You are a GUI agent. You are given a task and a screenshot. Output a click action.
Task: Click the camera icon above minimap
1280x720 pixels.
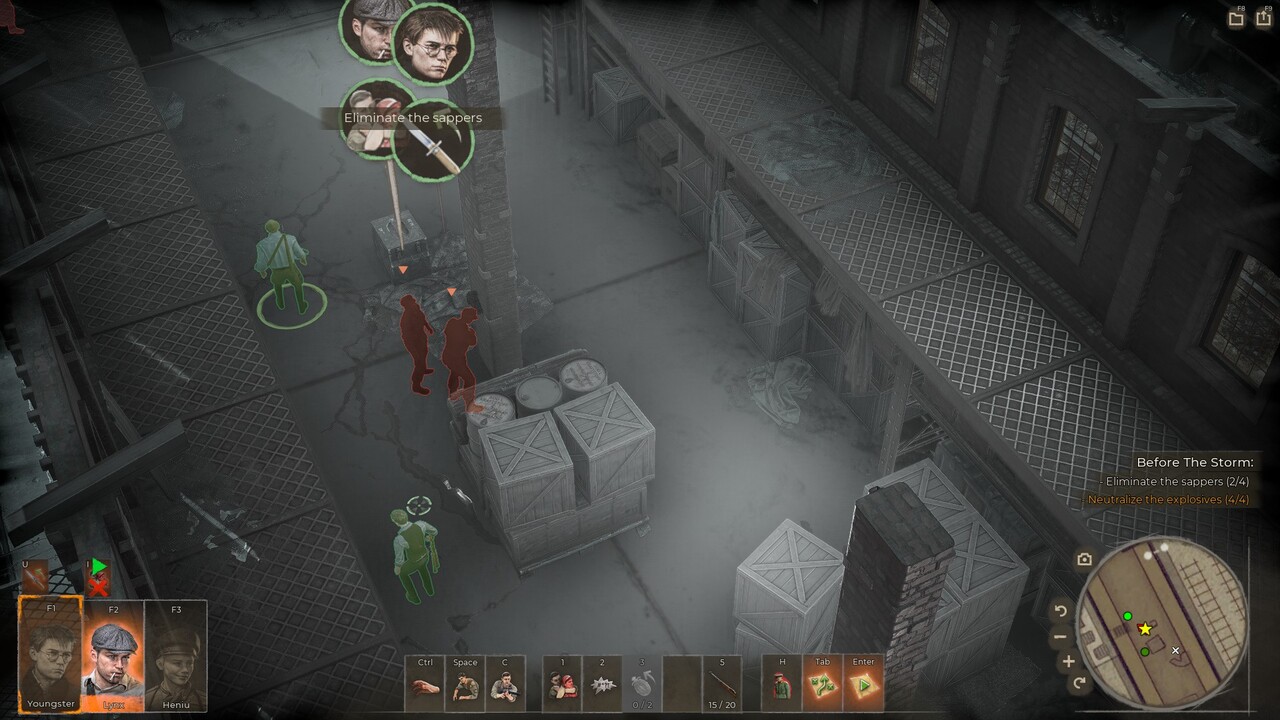(x=1084, y=560)
